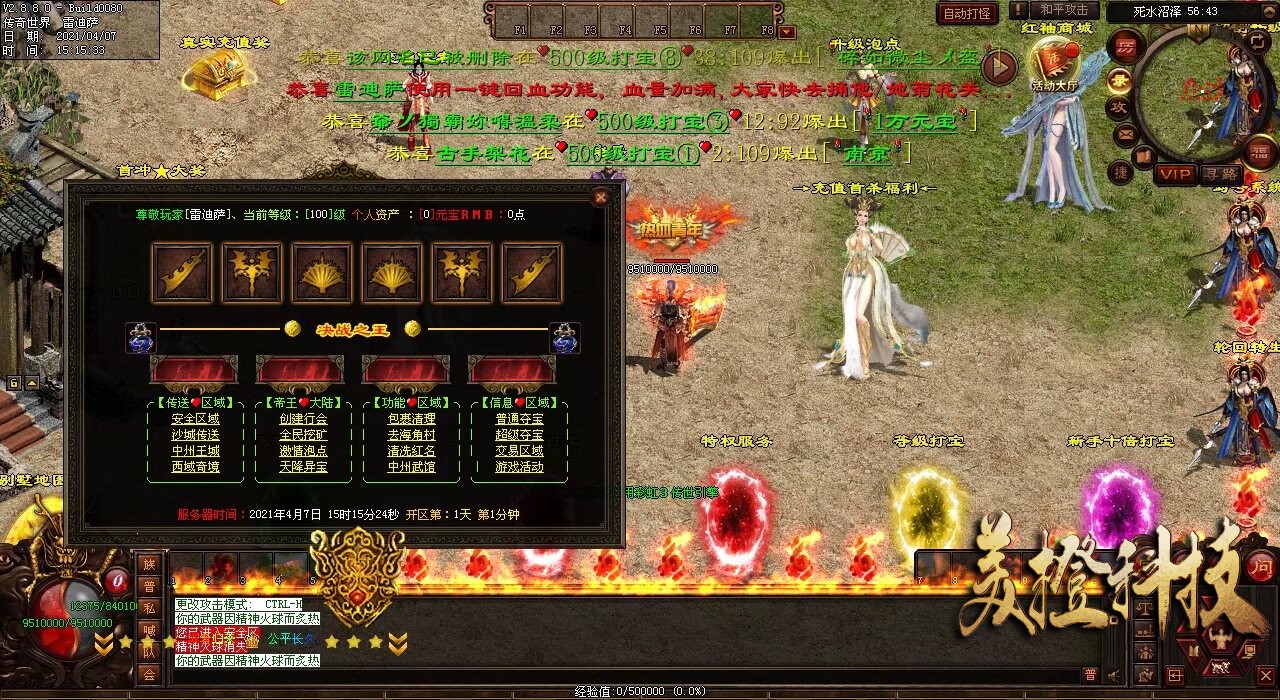Open the 活动大厅 event hall icon
Screen dimensions: 1280x700
(x=1055, y=65)
